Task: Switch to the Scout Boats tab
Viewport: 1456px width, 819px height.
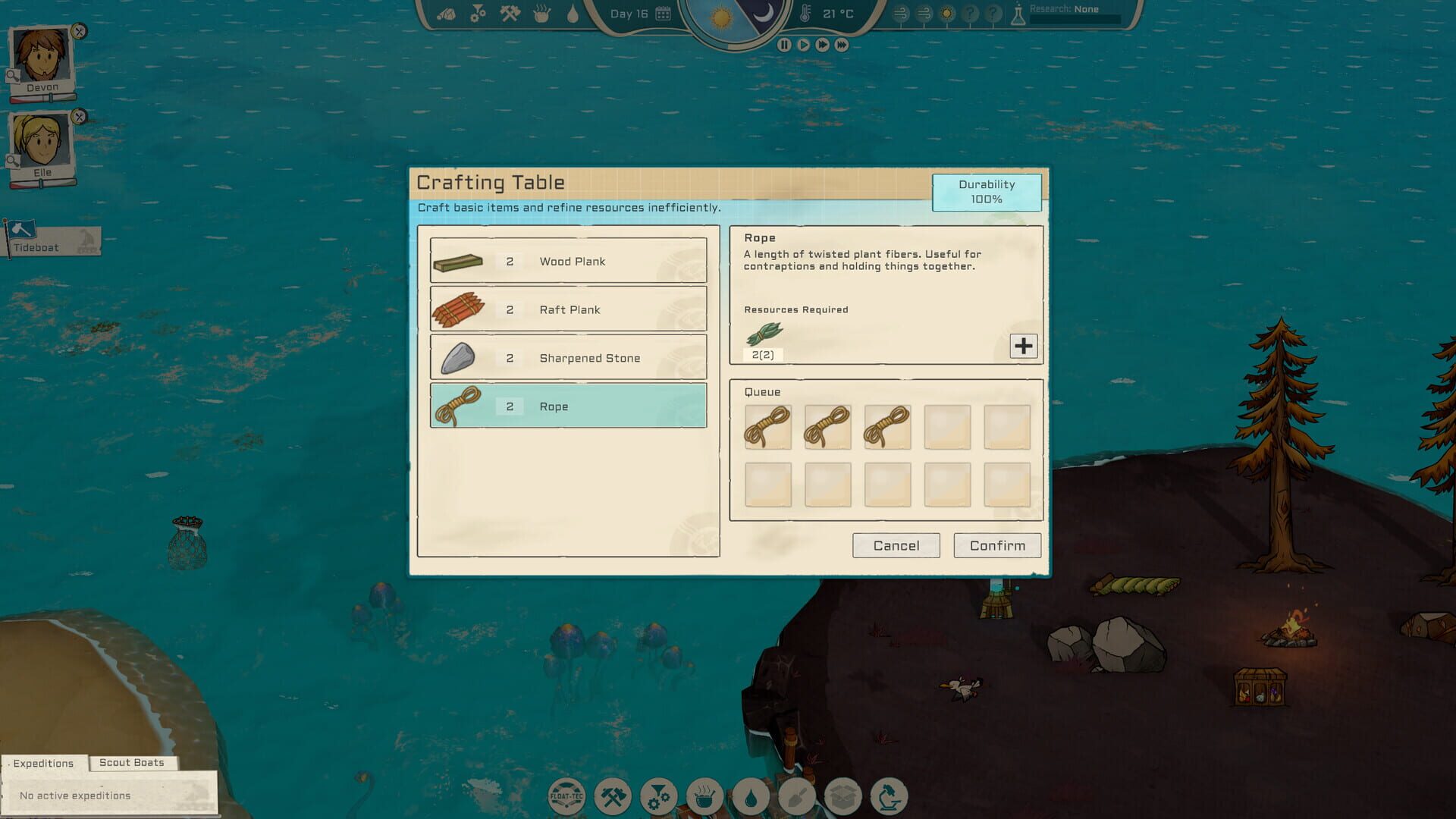Action: (133, 763)
